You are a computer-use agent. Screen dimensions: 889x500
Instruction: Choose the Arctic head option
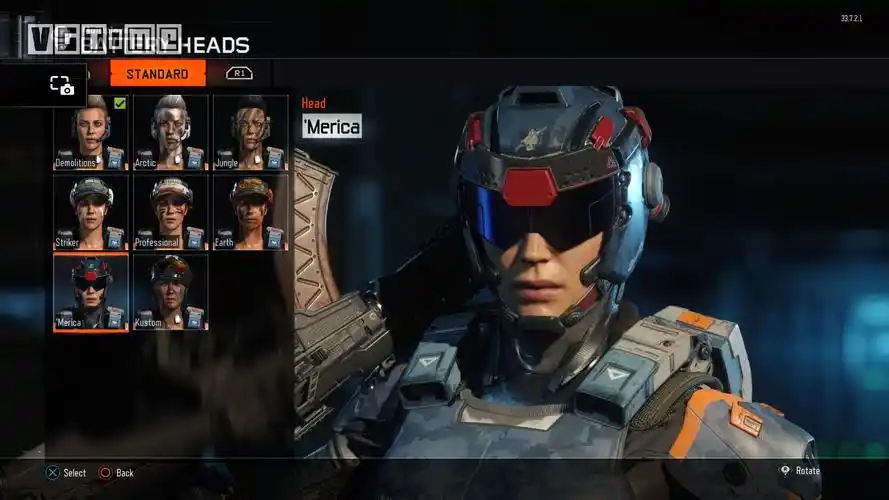coord(171,132)
